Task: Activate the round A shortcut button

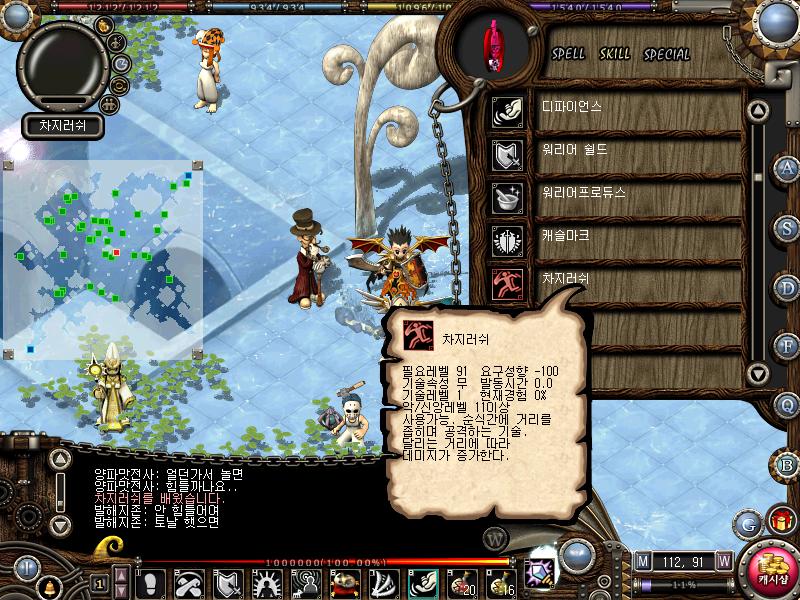Action: pos(786,167)
